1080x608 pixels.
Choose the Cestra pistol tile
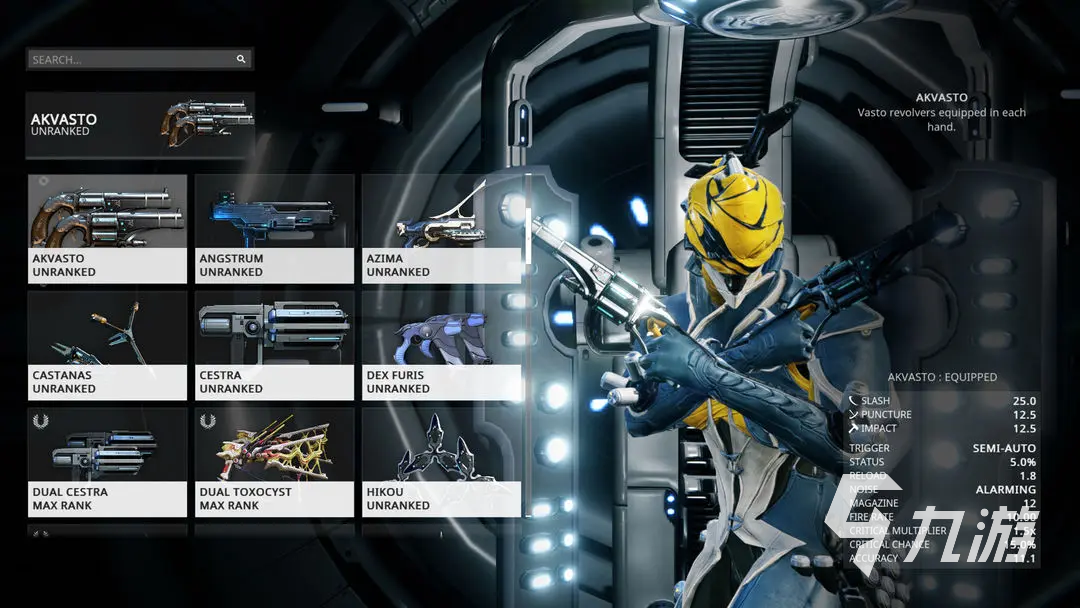click(x=274, y=346)
